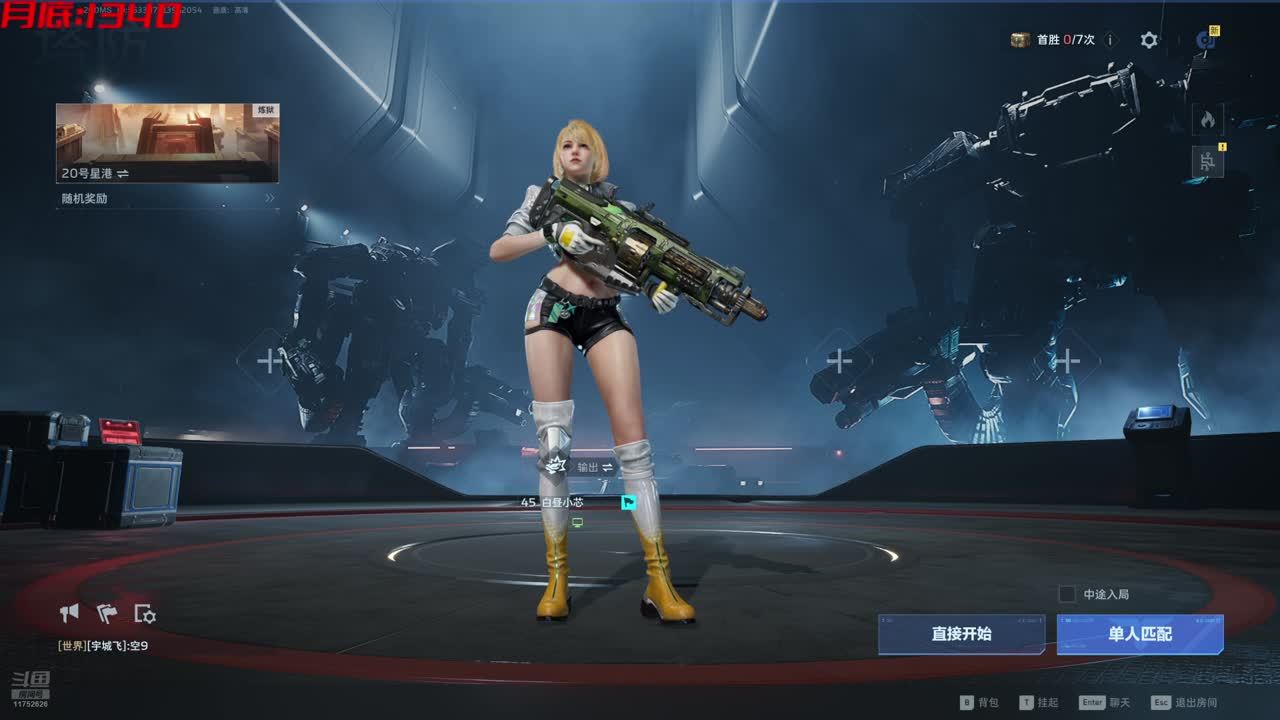Open the seated figure icon button
1280x720 pixels.
click(x=1207, y=161)
